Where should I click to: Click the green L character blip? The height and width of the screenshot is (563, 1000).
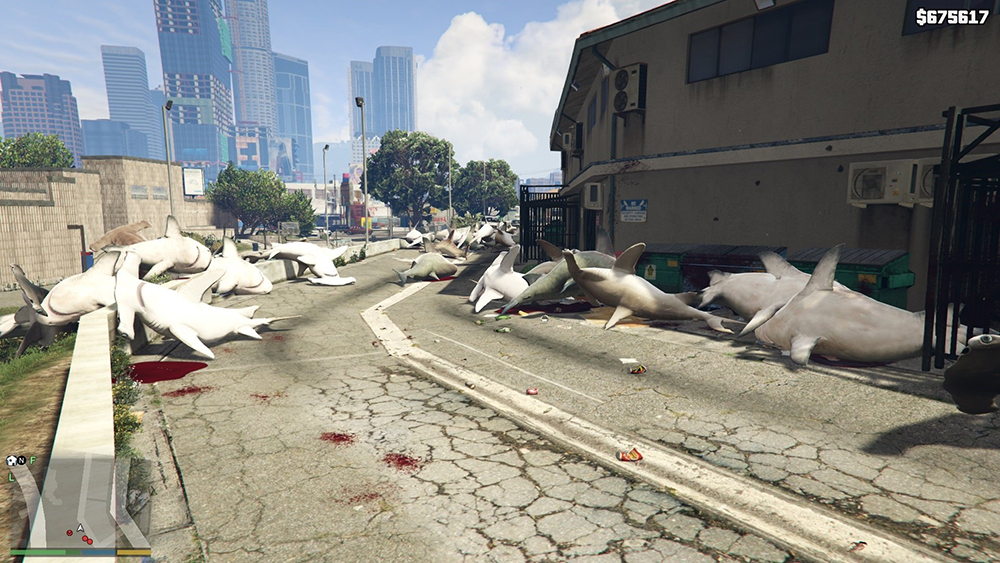[x=11, y=477]
